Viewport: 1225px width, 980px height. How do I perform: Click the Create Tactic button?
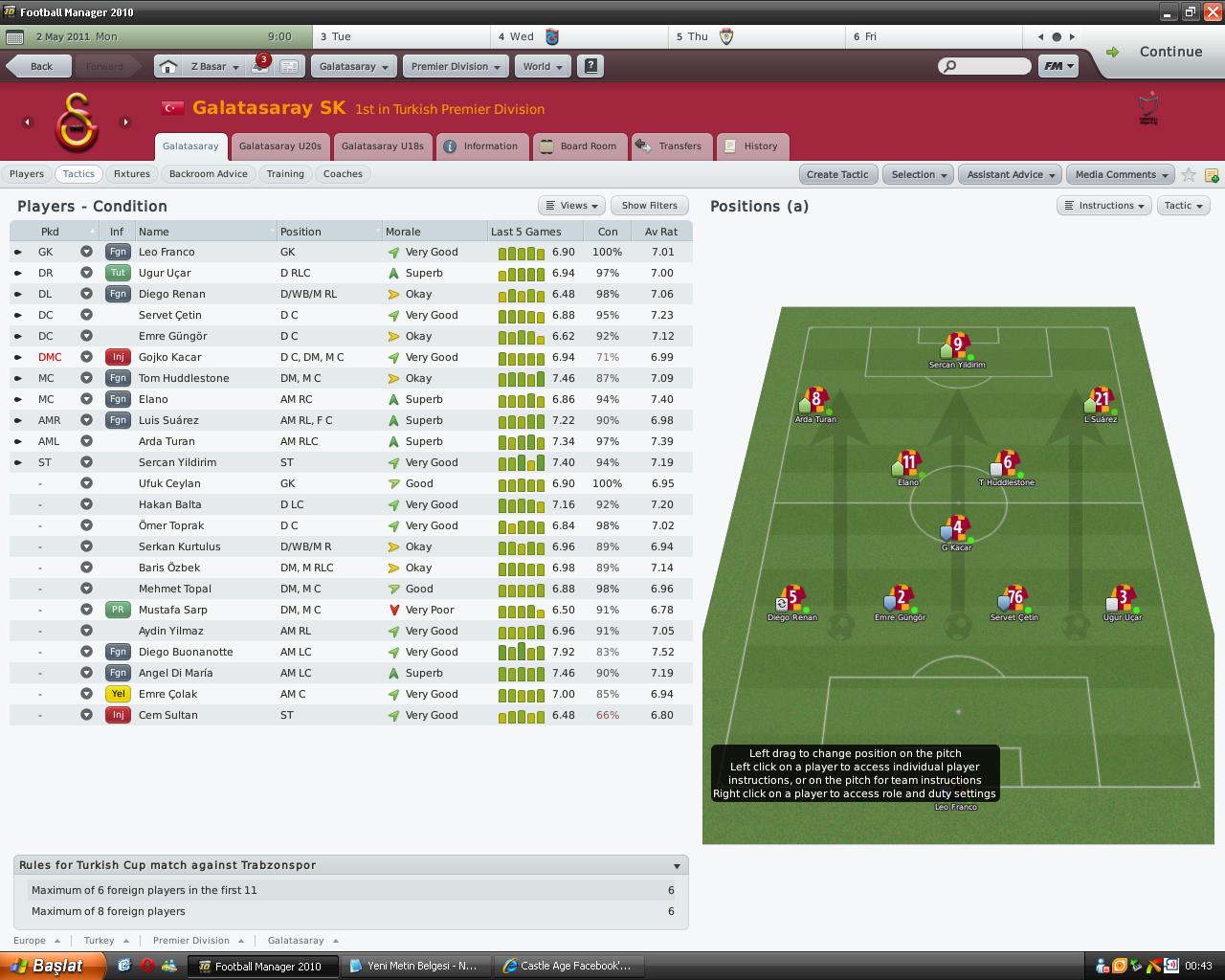pos(837,174)
